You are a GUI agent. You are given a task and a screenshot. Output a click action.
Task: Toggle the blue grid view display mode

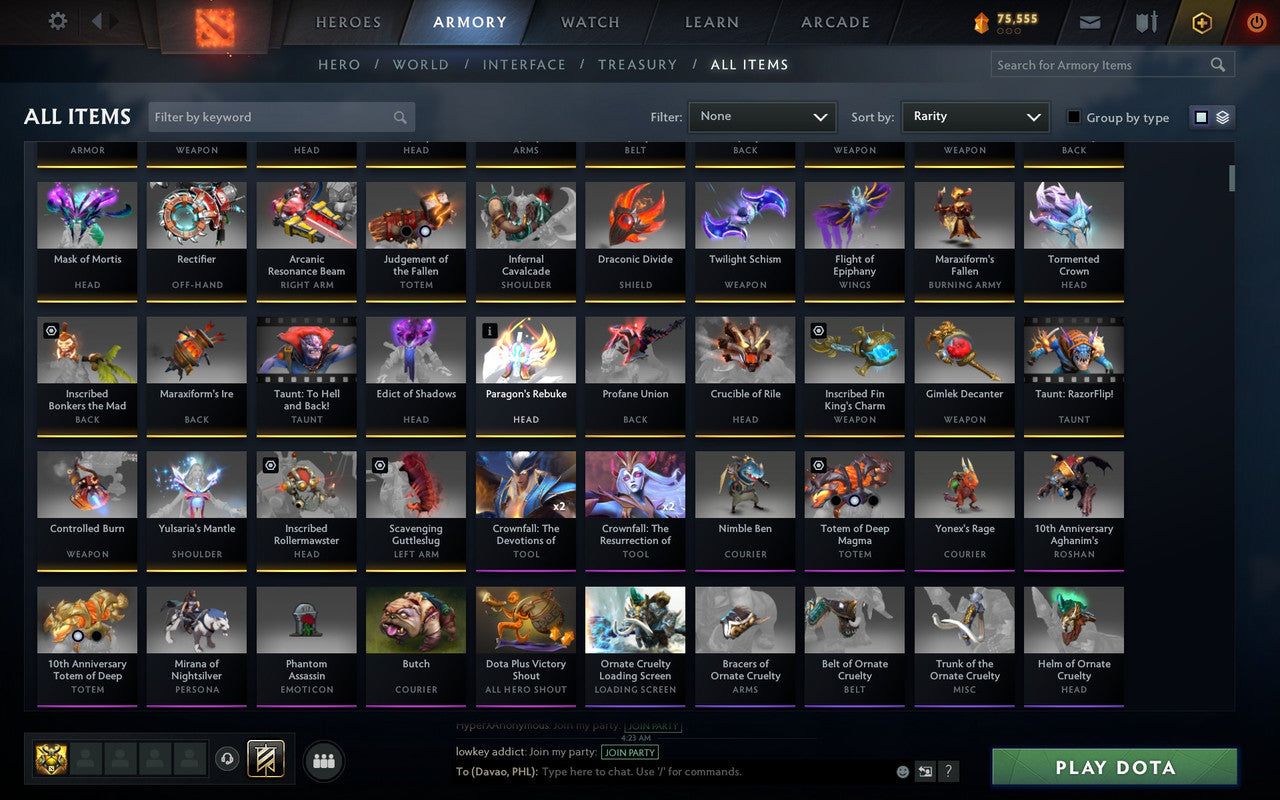(1200, 116)
